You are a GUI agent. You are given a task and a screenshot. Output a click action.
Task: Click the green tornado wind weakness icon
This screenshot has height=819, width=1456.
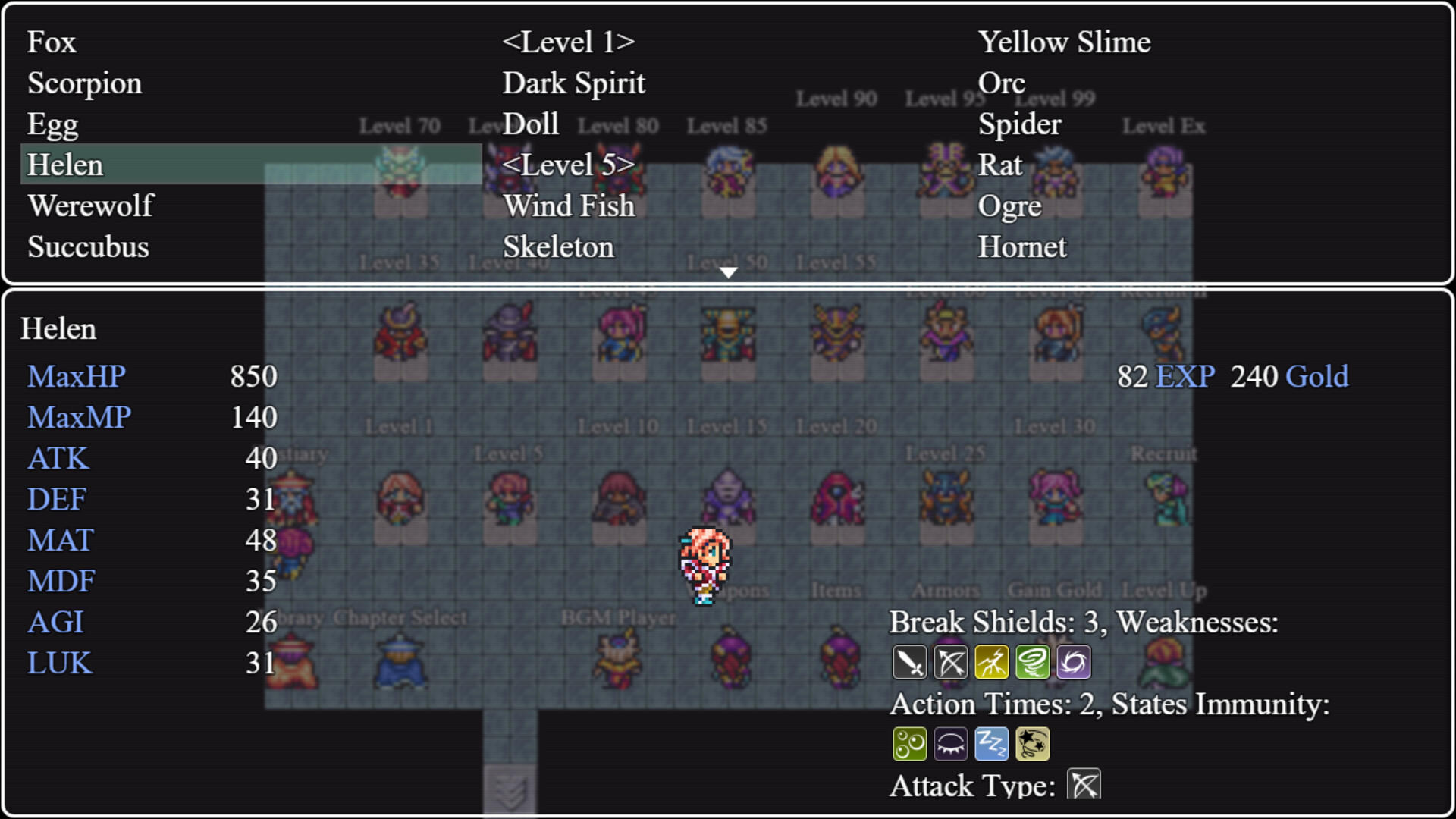pyautogui.click(x=1033, y=661)
